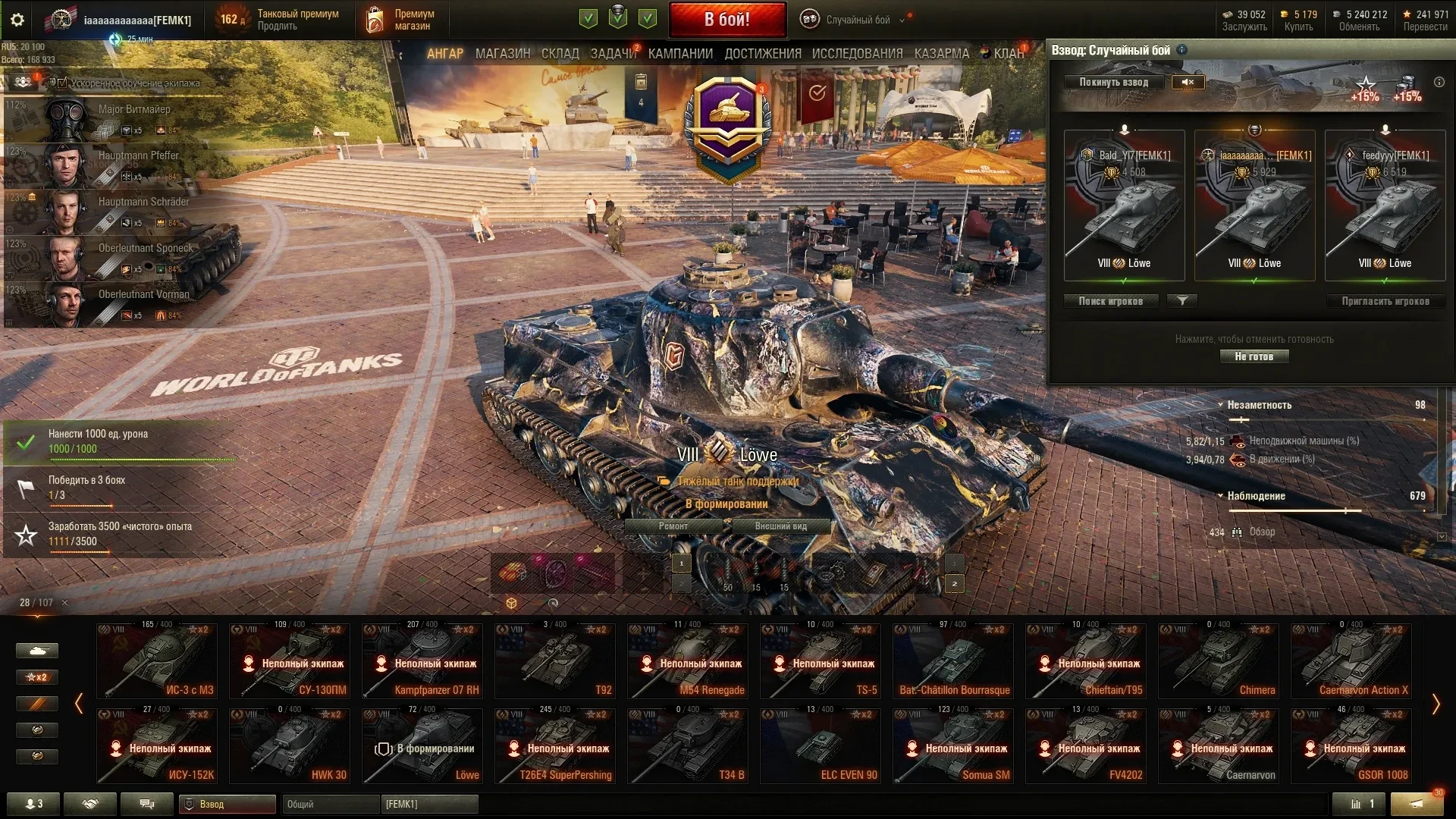
Task: Select the ИС-3 с МЗ tank
Action: point(157,661)
